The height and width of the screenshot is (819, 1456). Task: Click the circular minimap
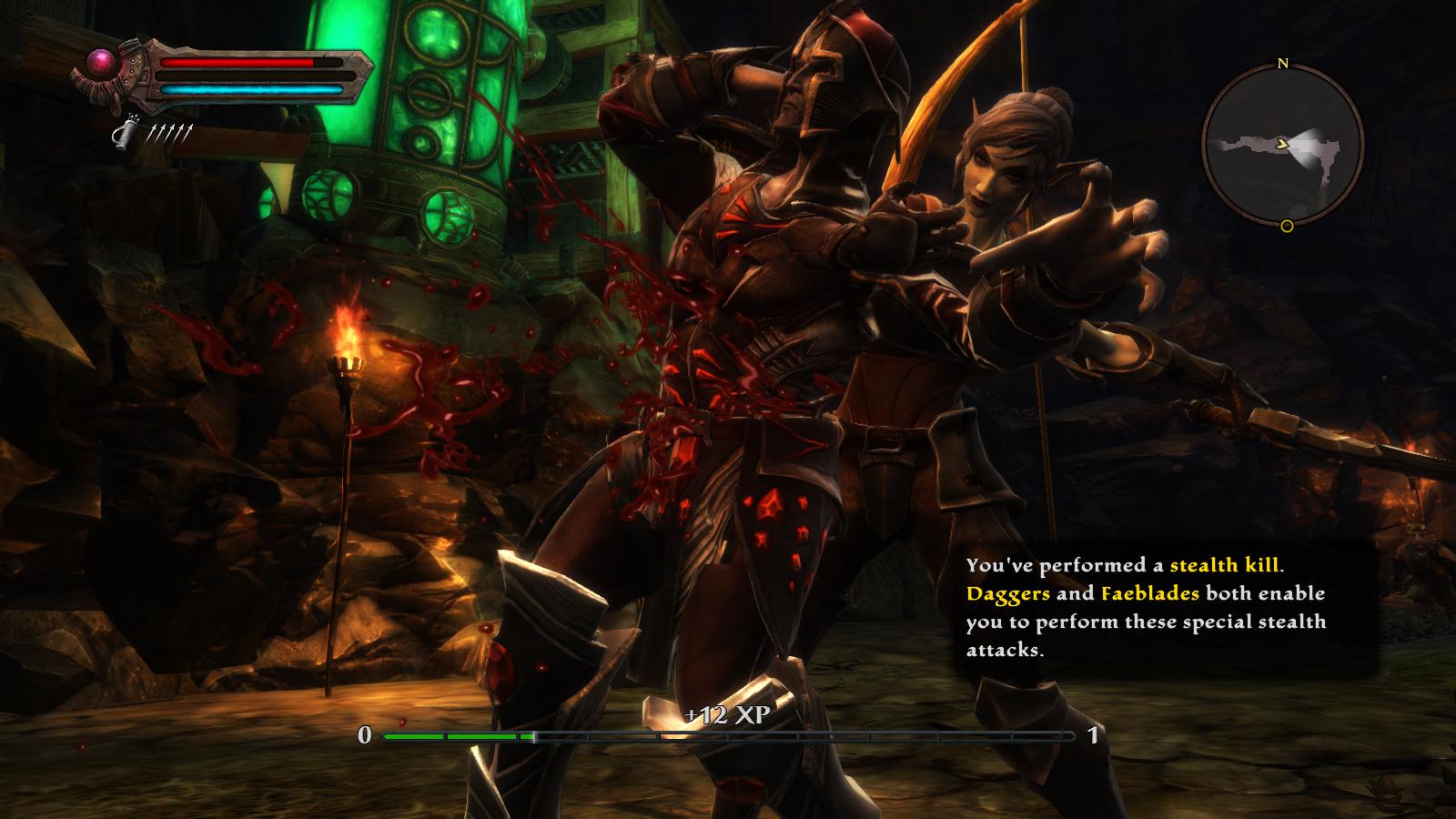(x=1283, y=146)
